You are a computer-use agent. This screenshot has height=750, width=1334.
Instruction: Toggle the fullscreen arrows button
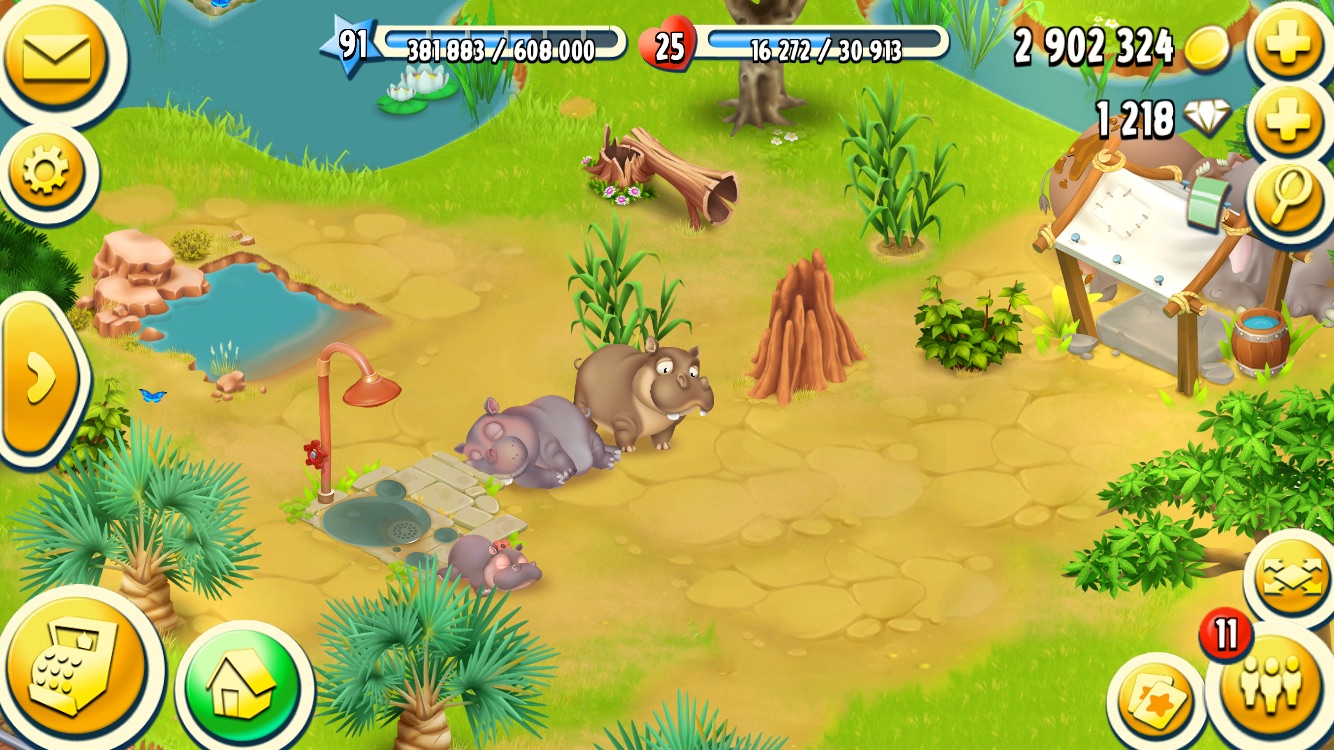(x=1291, y=578)
